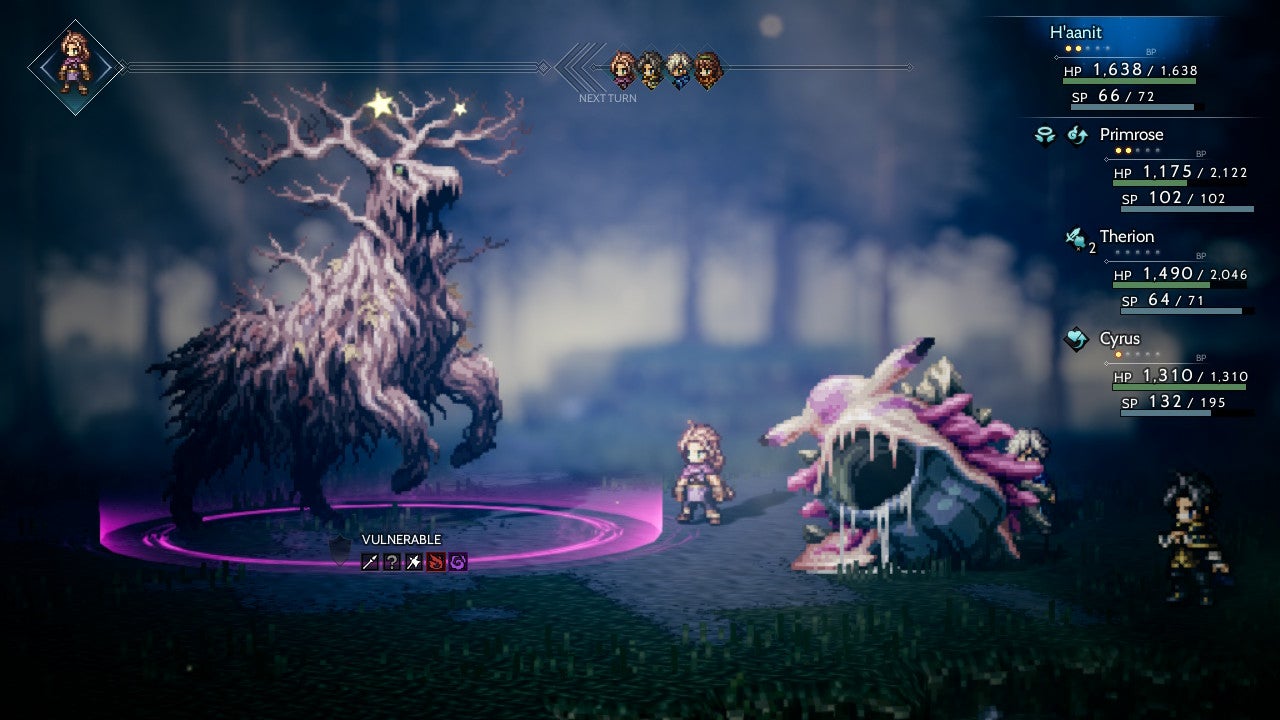1280x720 pixels.
Task: Pick Therion's name in the party panel
Action: point(1127,237)
